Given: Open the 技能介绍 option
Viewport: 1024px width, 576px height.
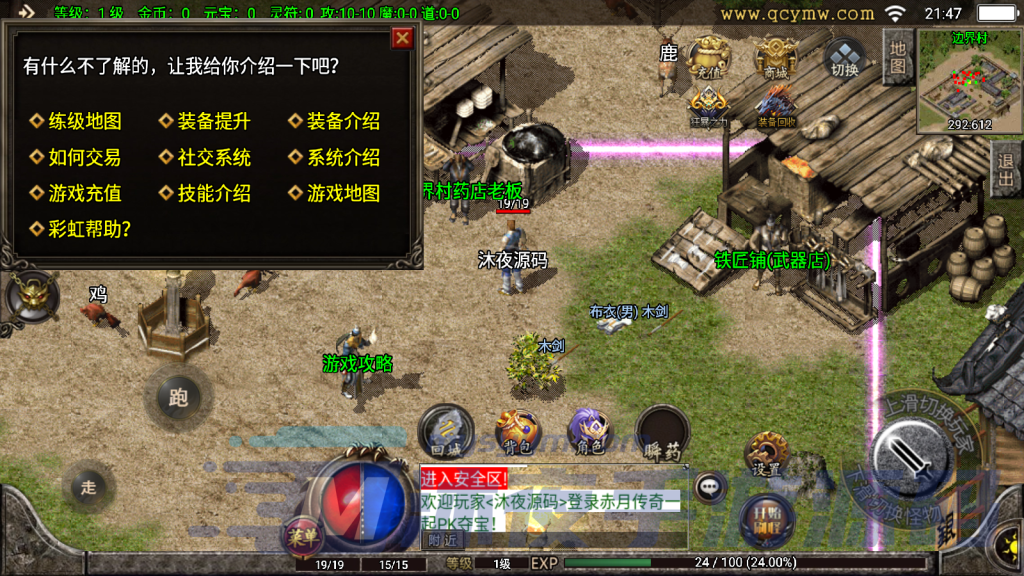Looking at the screenshot, I should pos(213,193).
